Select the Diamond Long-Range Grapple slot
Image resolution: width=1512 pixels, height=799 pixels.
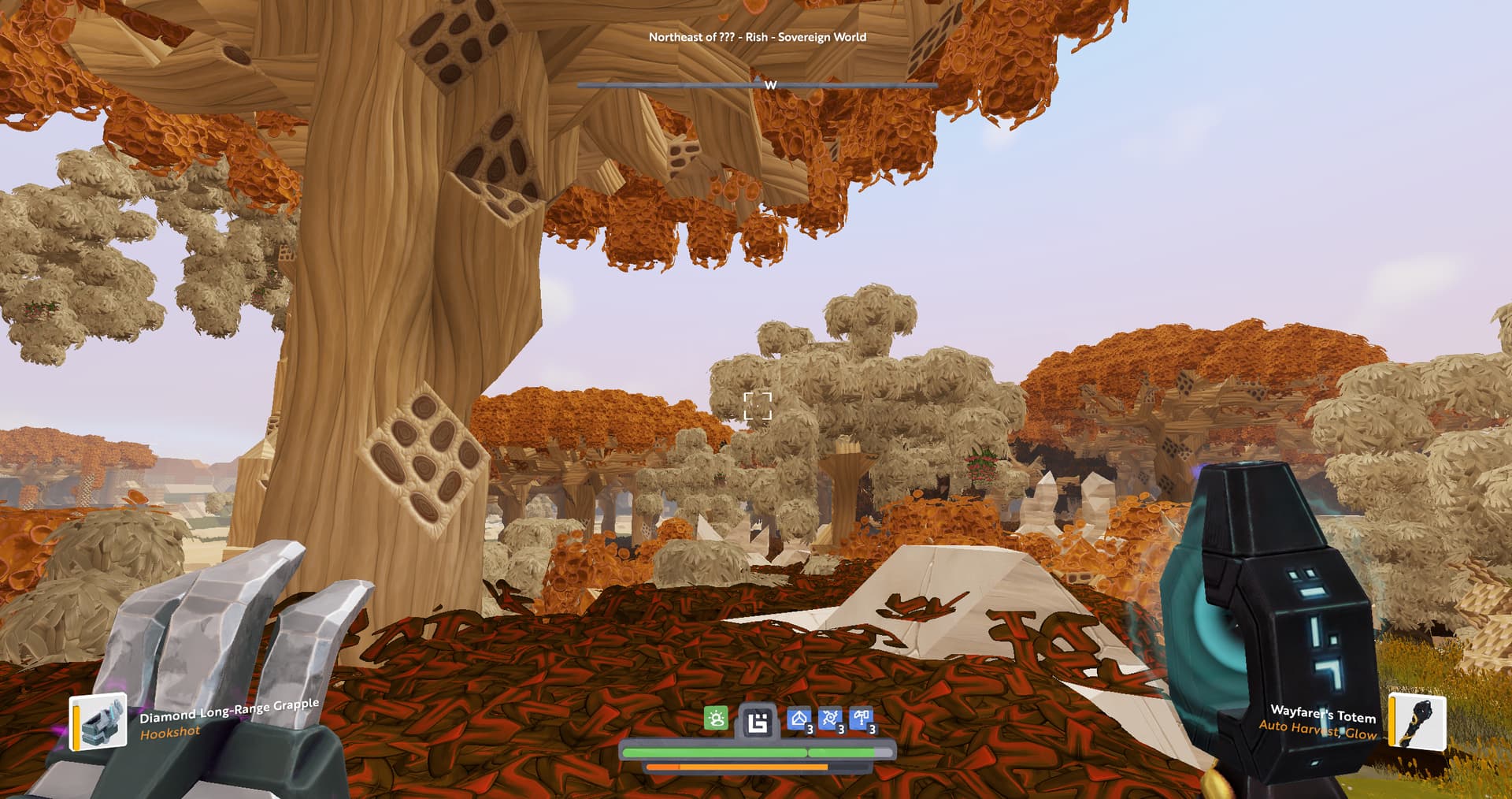99,721
